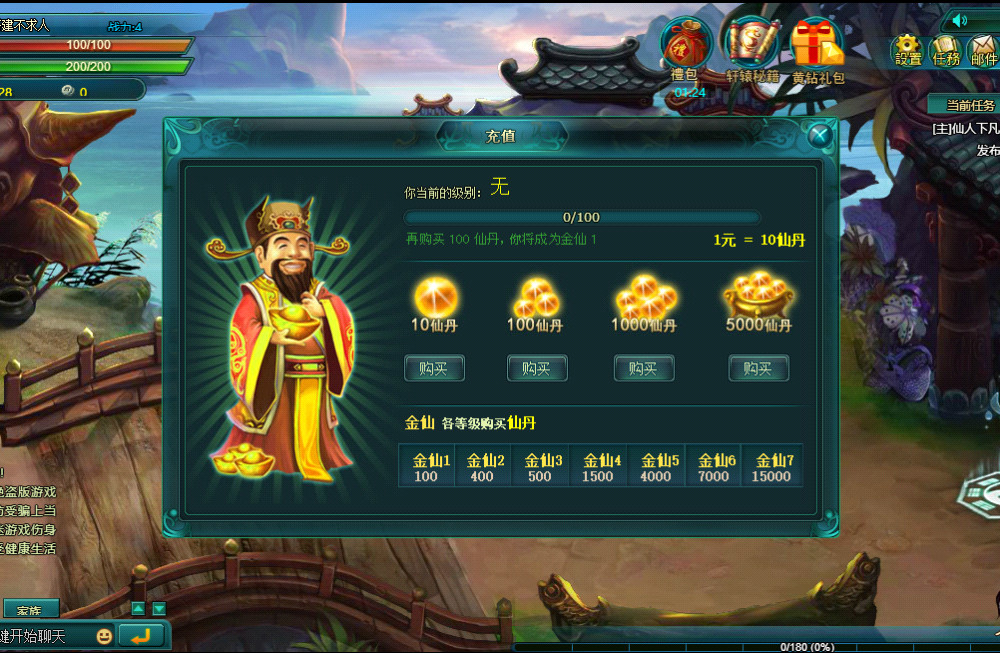Image resolution: width=1000 pixels, height=653 pixels.
Task: Toggle the sound speaker icon
Action: [961, 20]
